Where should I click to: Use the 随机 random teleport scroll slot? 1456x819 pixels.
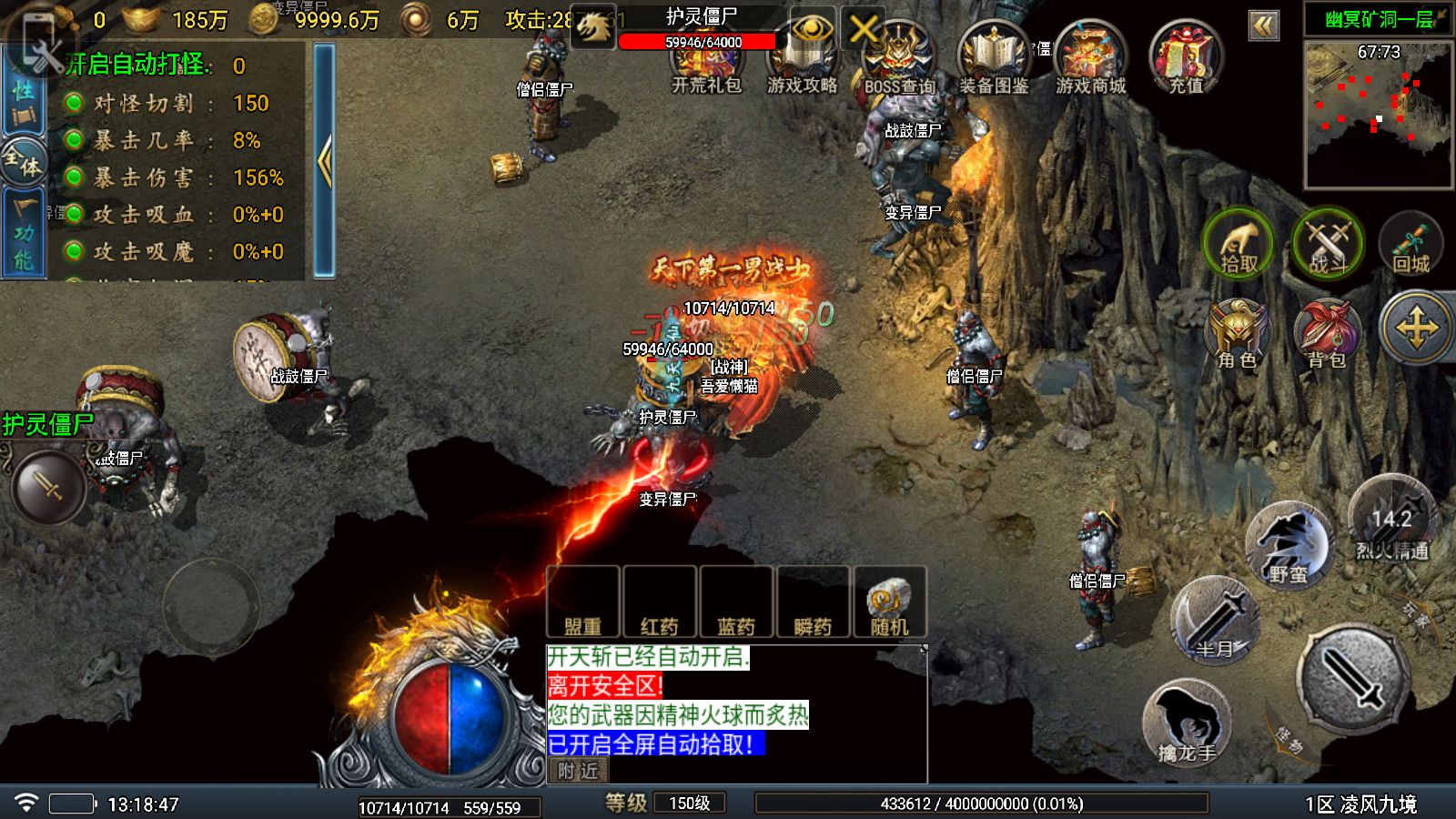pyautogui.click(x=889, y=602)
